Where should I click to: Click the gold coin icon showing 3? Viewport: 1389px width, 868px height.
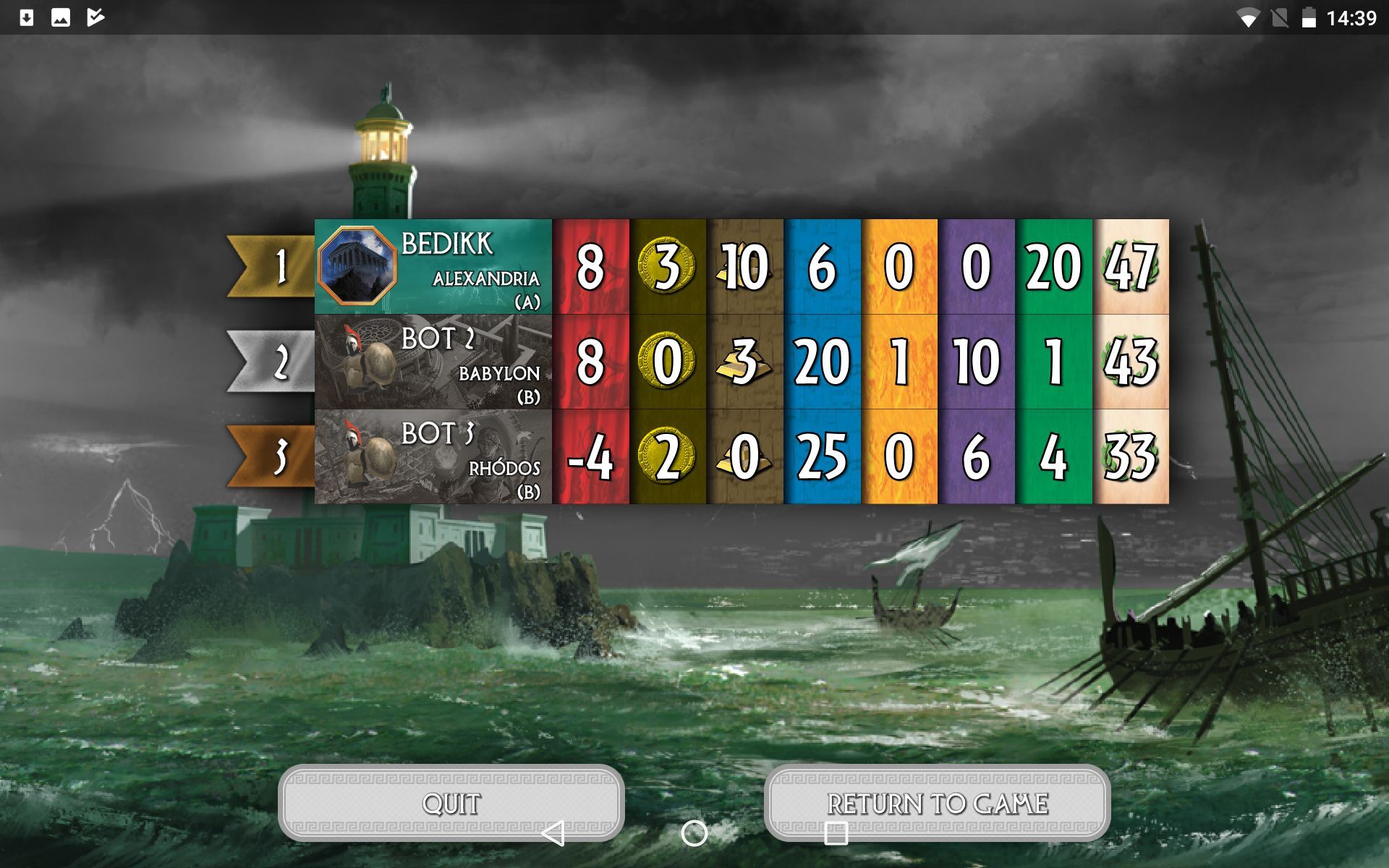(666, 267)
